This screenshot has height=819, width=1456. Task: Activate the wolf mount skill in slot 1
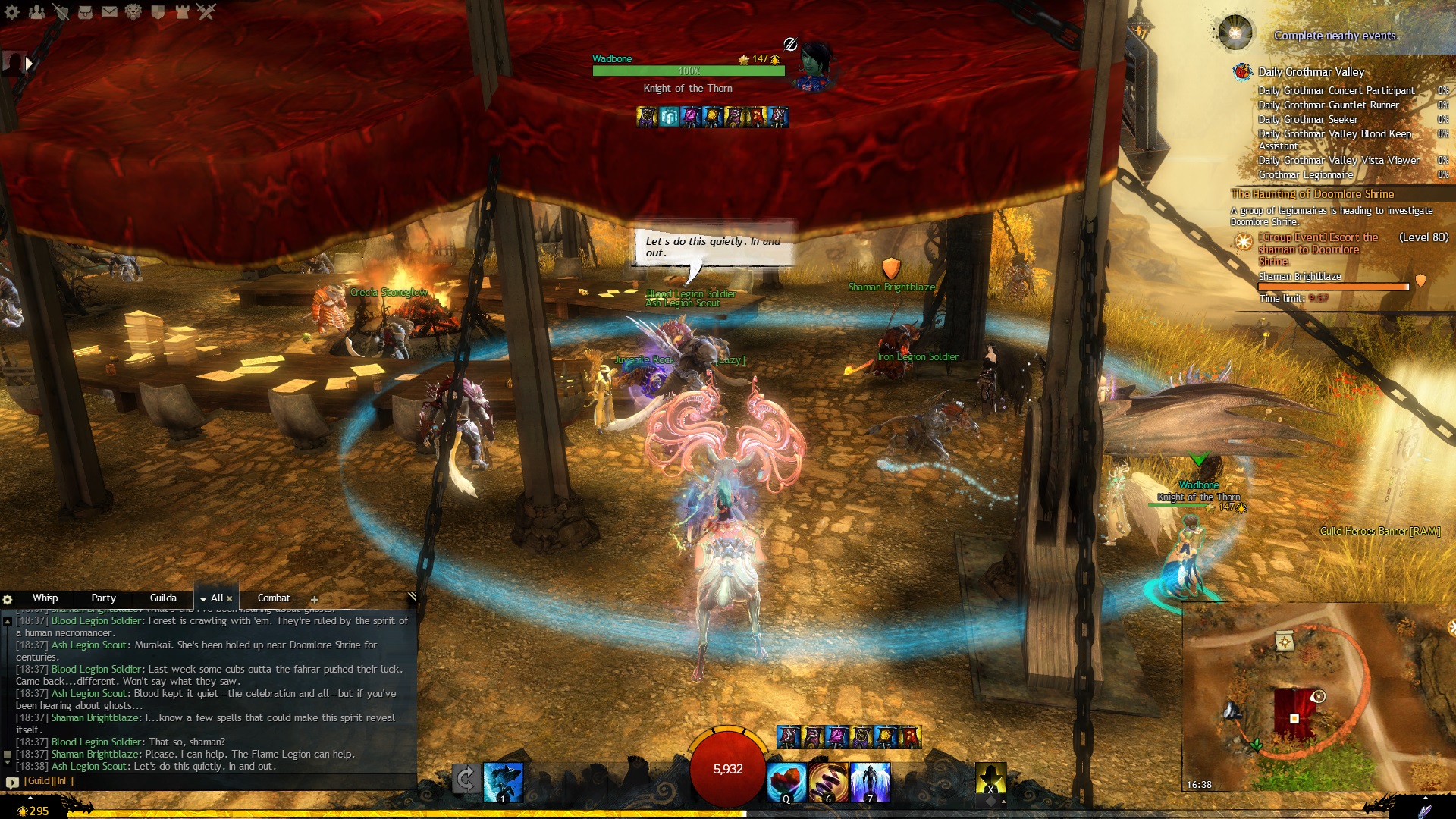point(503,782)
